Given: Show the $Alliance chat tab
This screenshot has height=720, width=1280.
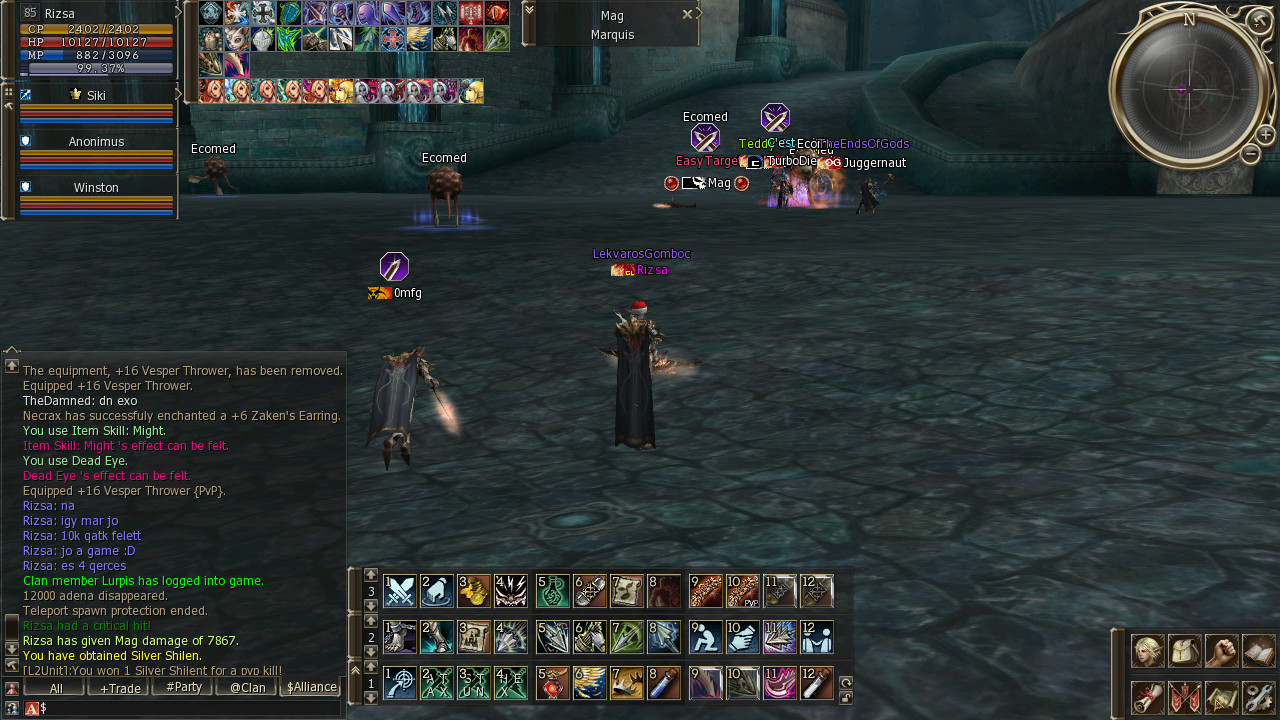Looking at the screenshot, I should (311, 688).
